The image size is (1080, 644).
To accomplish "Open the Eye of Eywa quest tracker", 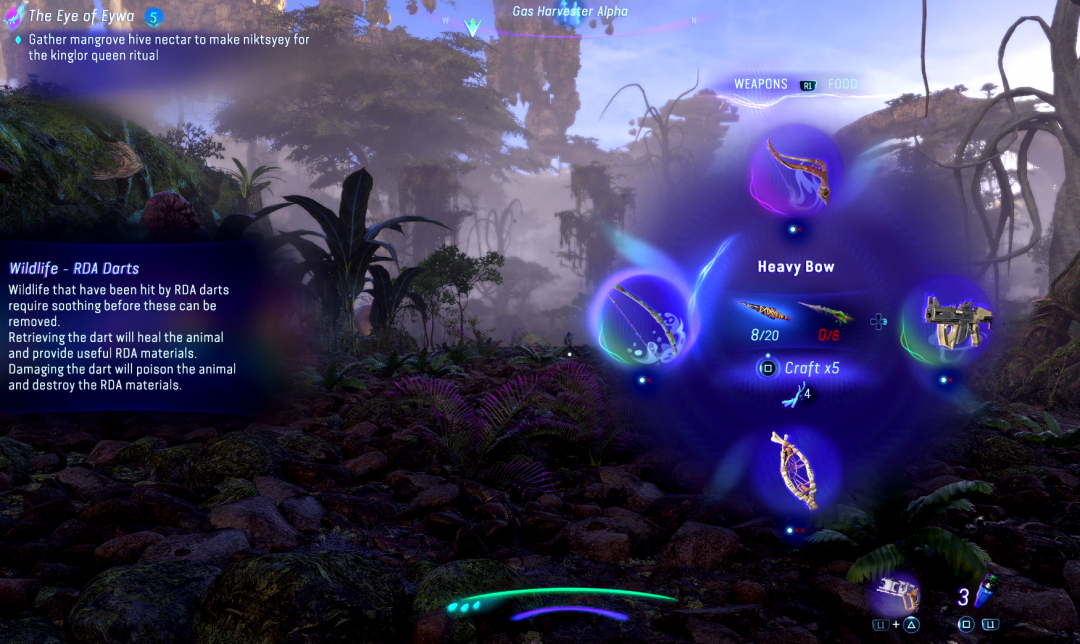I will pyautogui.click(x=82, y=16).
